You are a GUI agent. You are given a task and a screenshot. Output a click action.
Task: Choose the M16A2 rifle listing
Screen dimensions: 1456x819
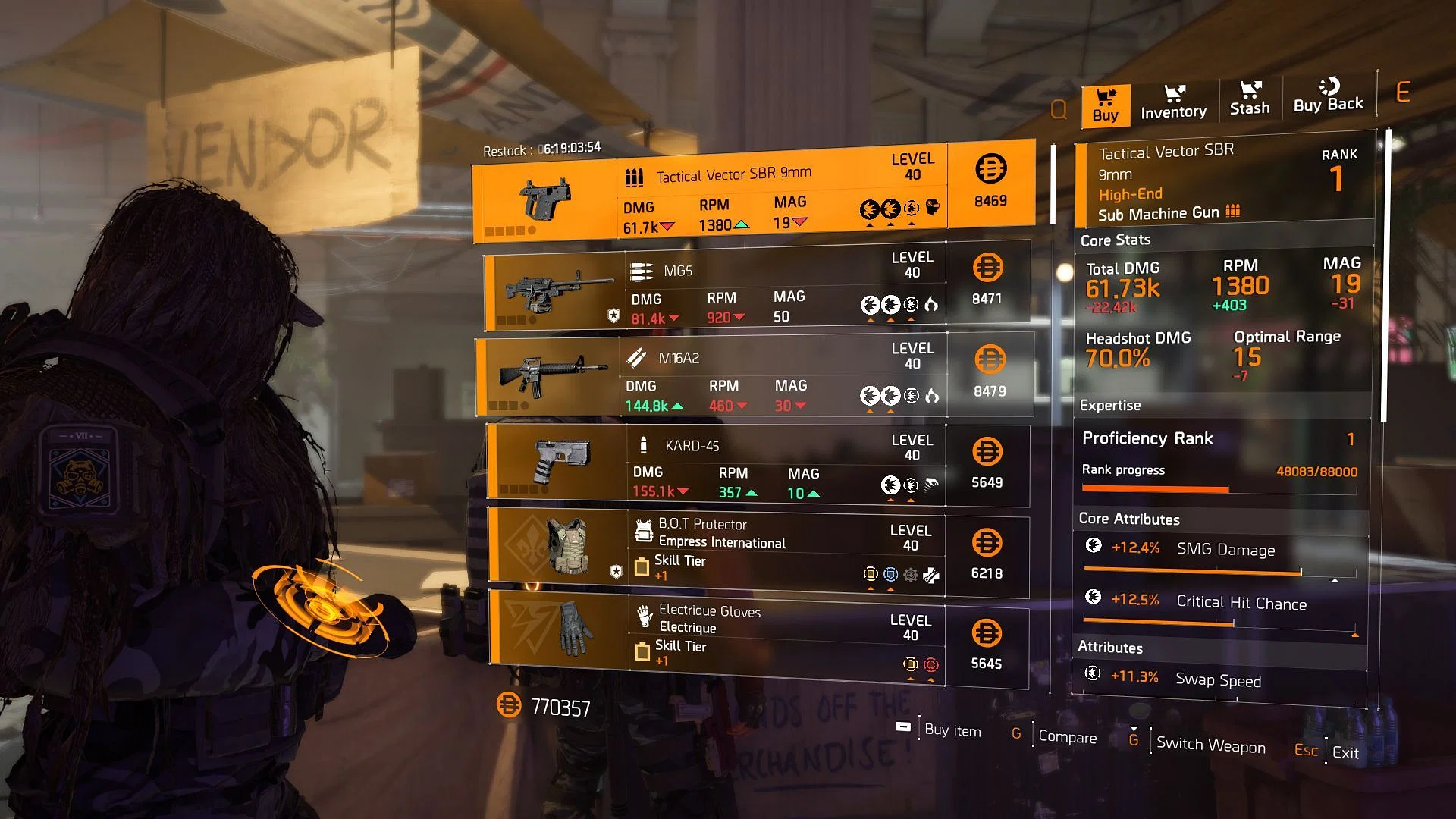pyautogui.click(x=755, y=376)
